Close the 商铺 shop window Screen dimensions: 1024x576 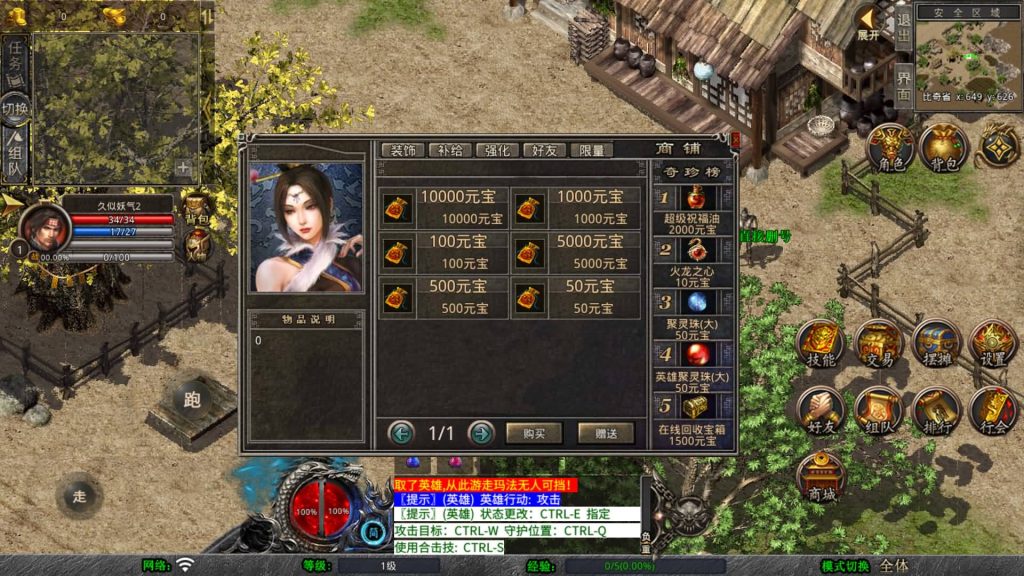pos(735,142)
